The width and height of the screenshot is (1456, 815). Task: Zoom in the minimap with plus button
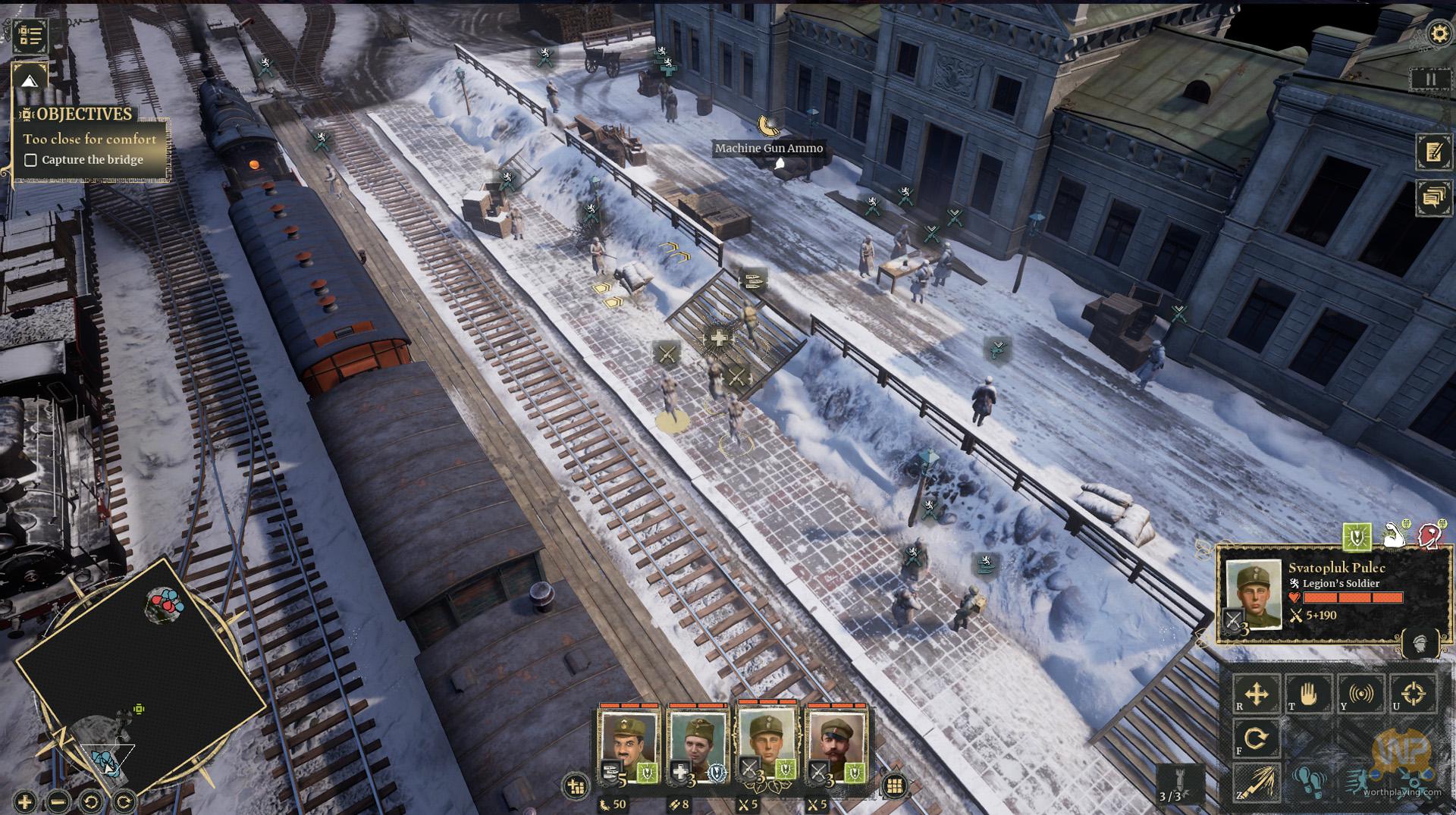(25, 801)
